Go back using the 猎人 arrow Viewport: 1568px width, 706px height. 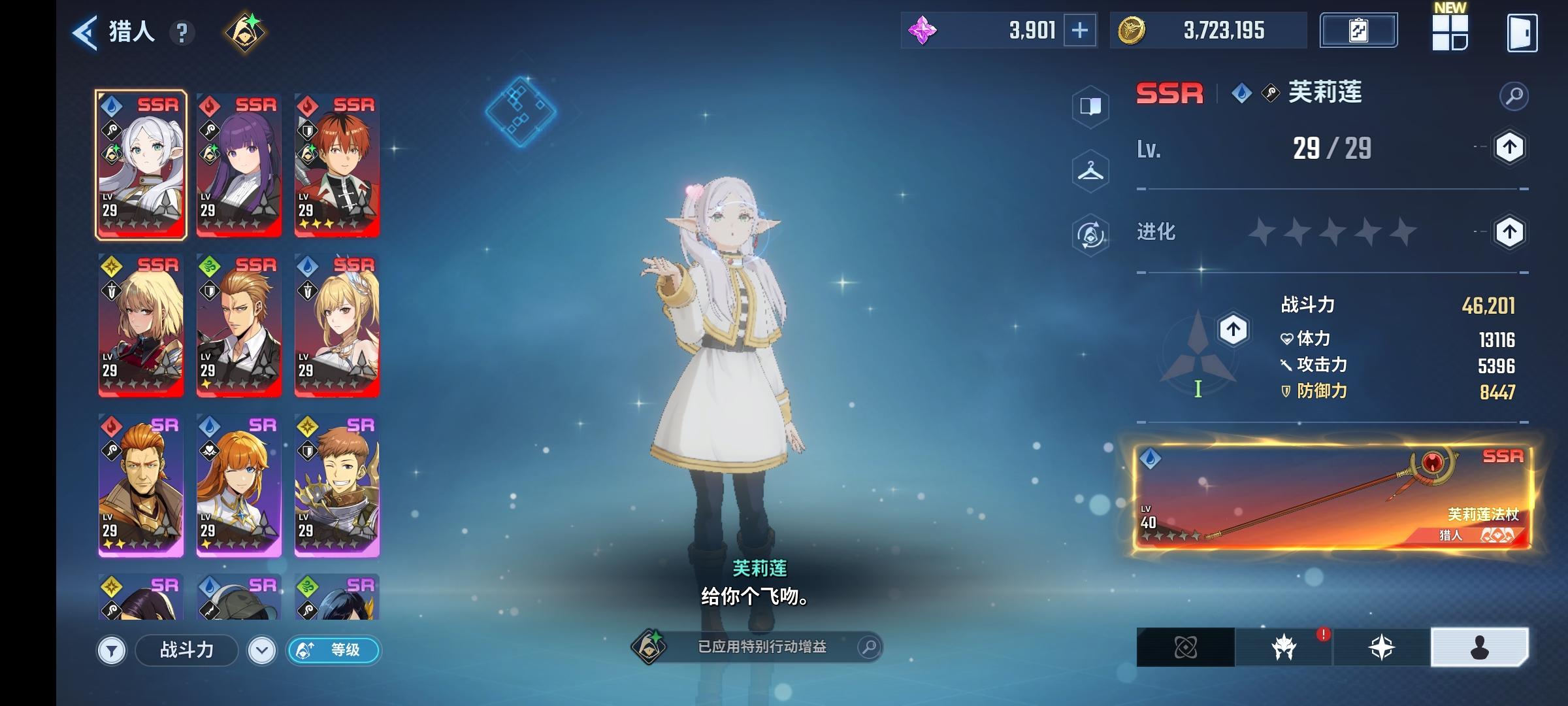tap(84, 30)
